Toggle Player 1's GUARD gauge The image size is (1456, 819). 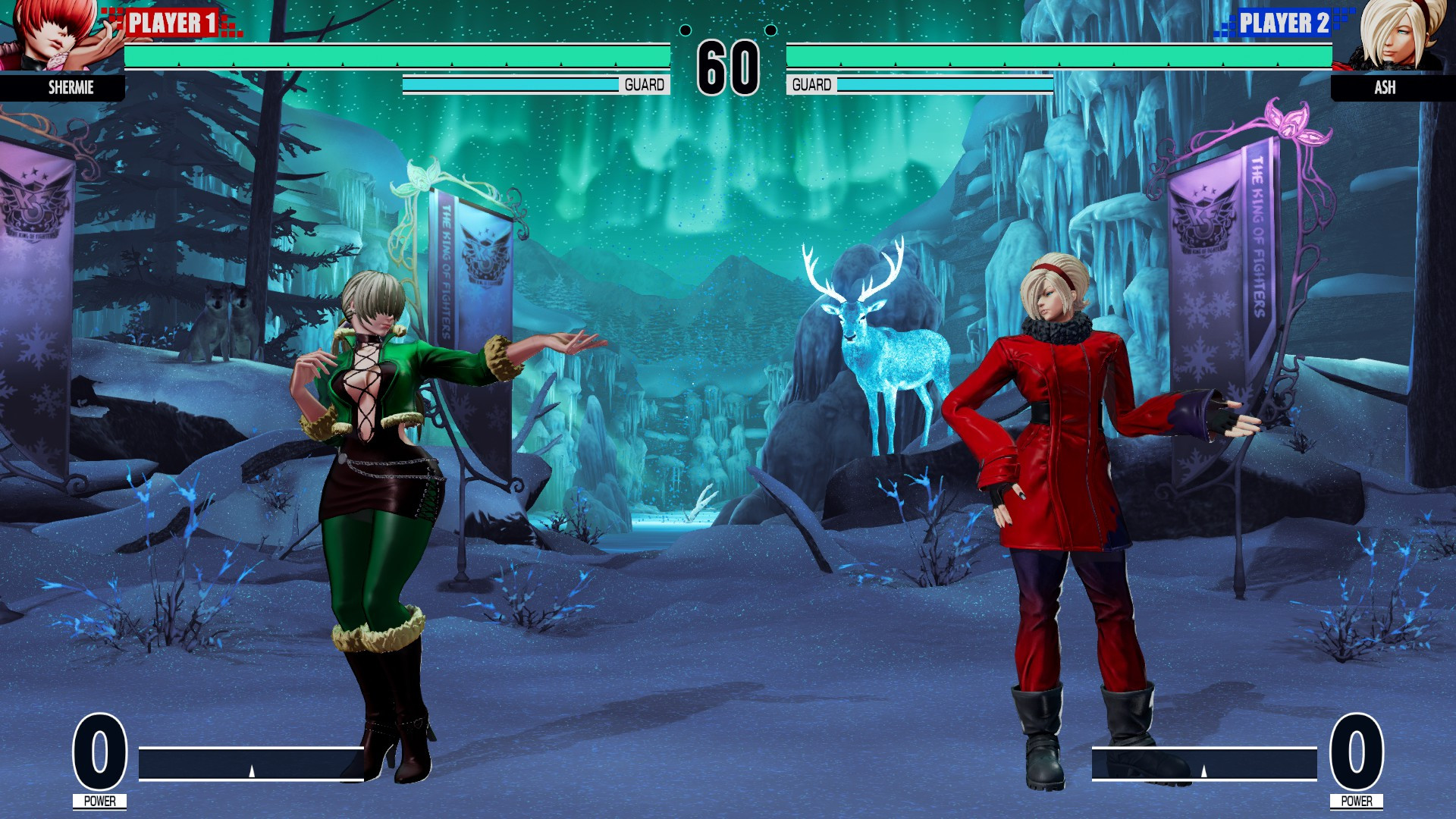click(x=531, y=85)
